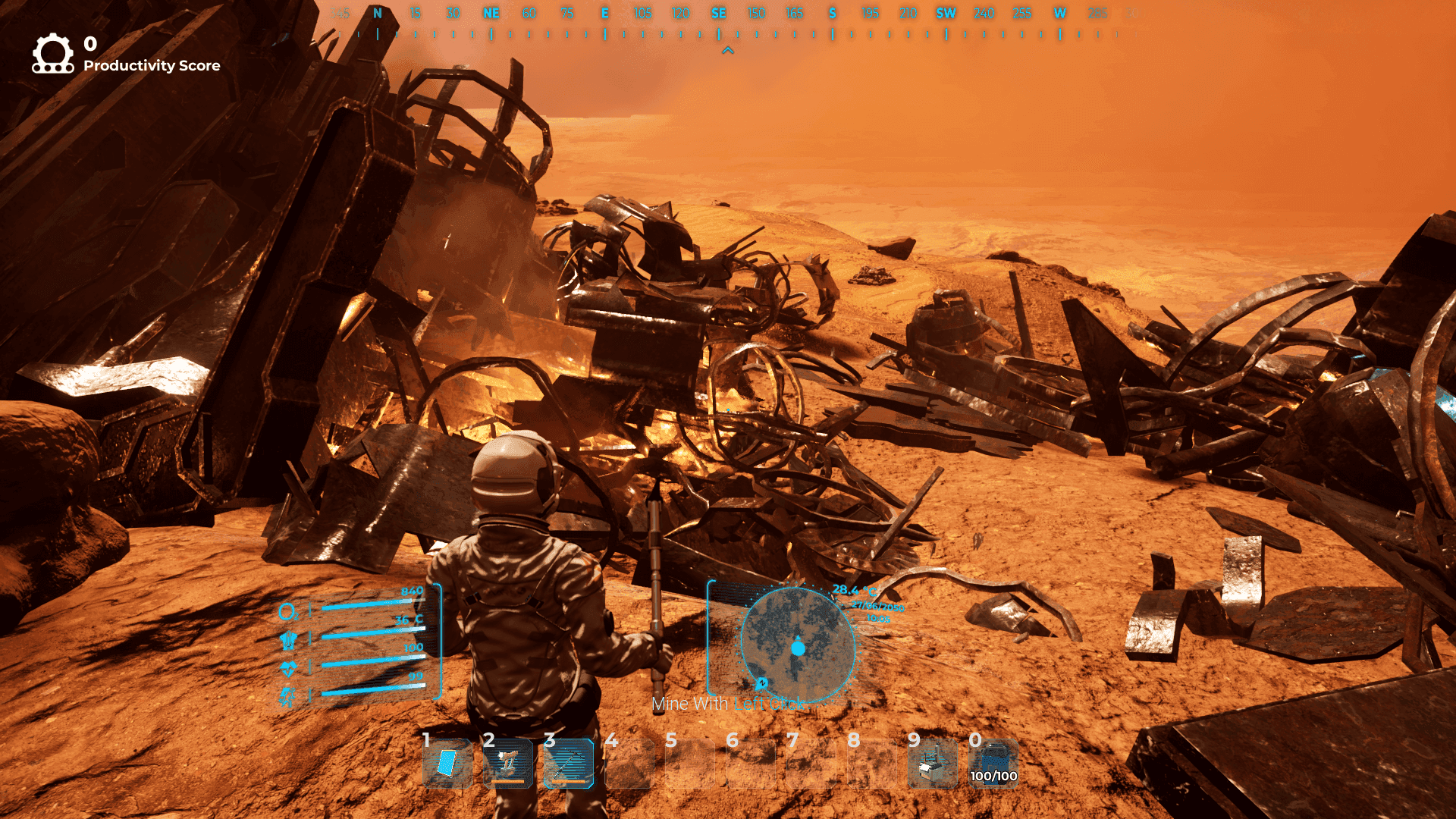Click the compass heading strip
Screen dimensions: 1456x819
[728, 23]
